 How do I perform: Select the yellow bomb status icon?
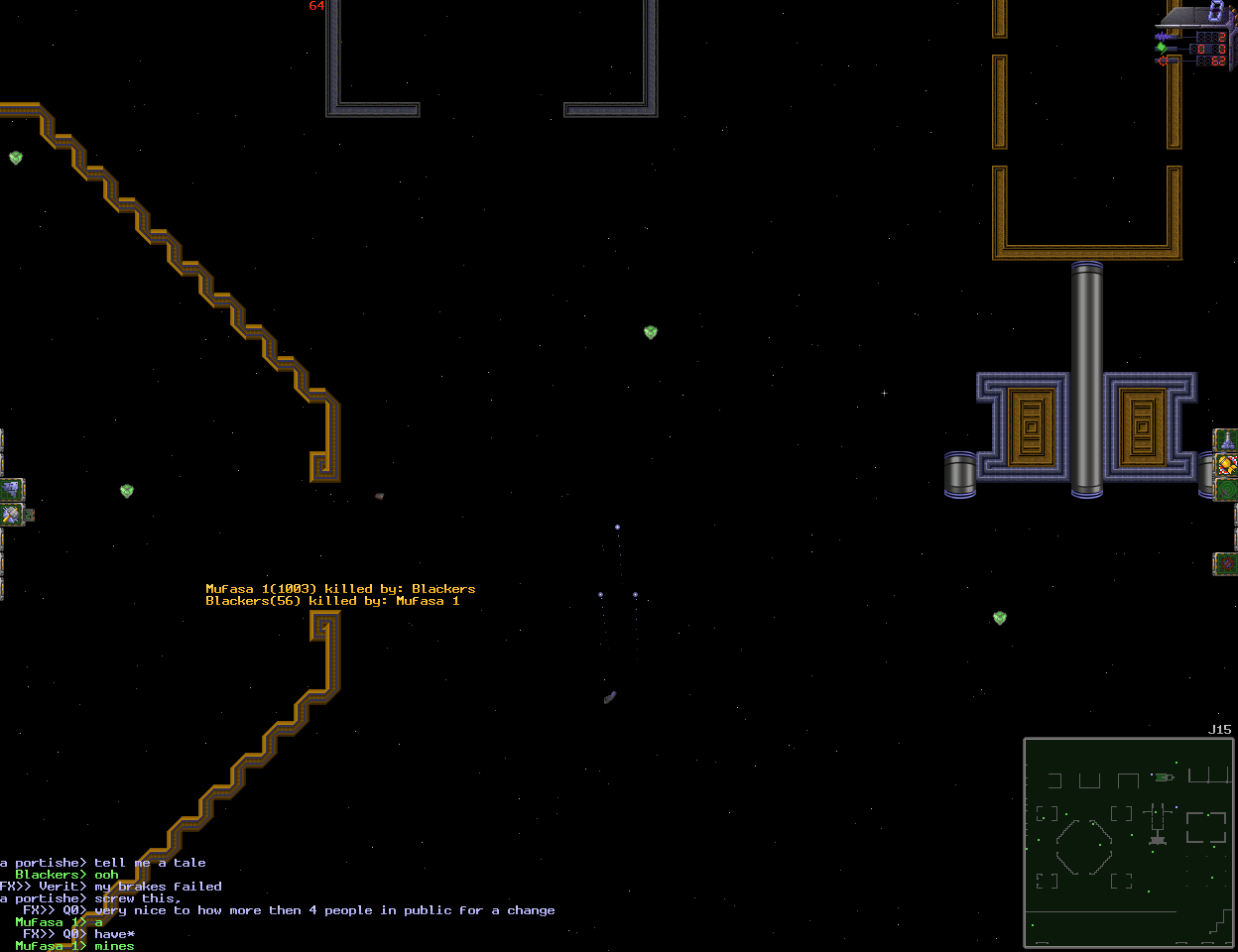1227,464
